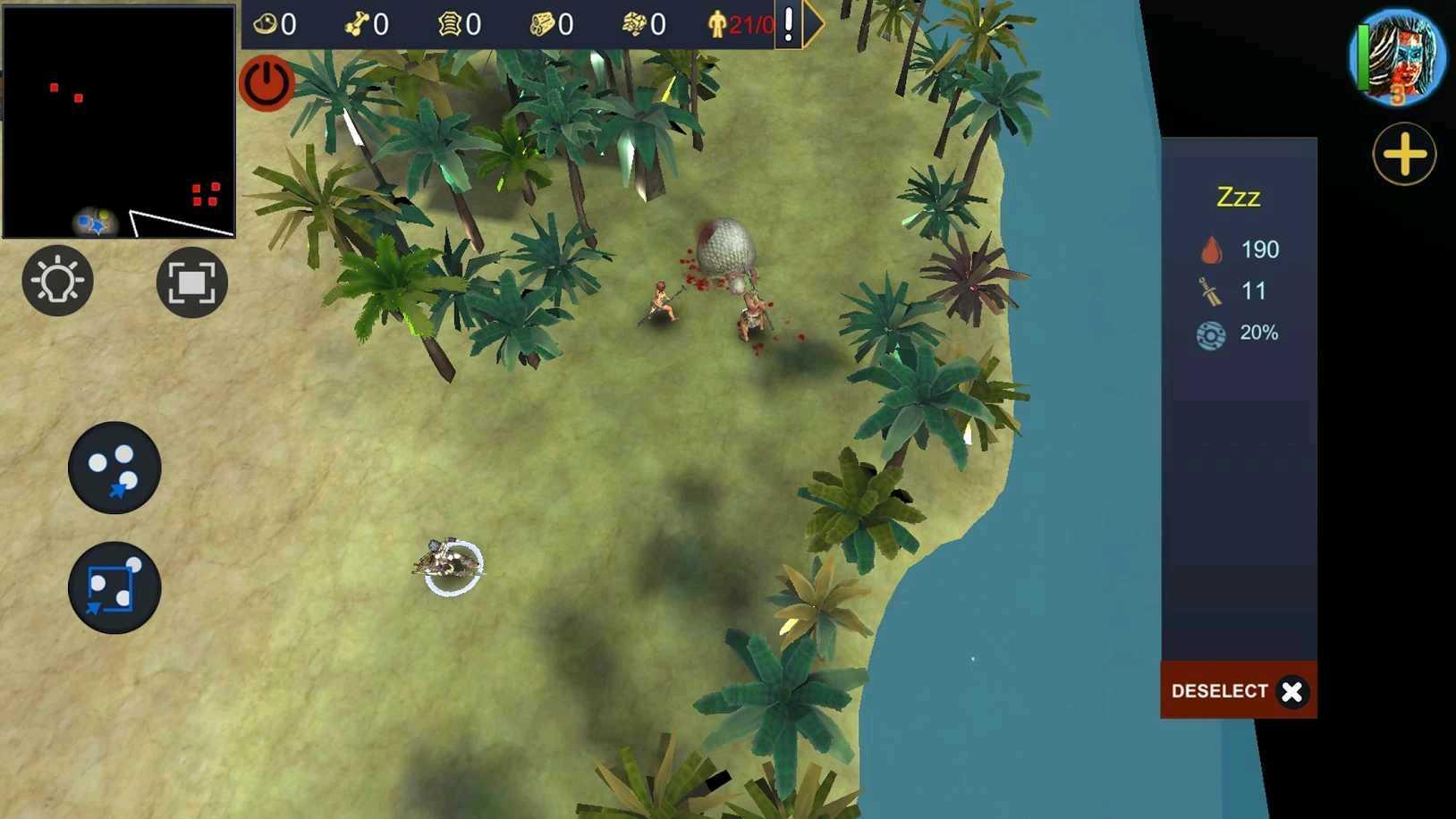Viewport: 1456px width, 819px height.
Task: Select the bone resource icon
Action: point(358,22)
